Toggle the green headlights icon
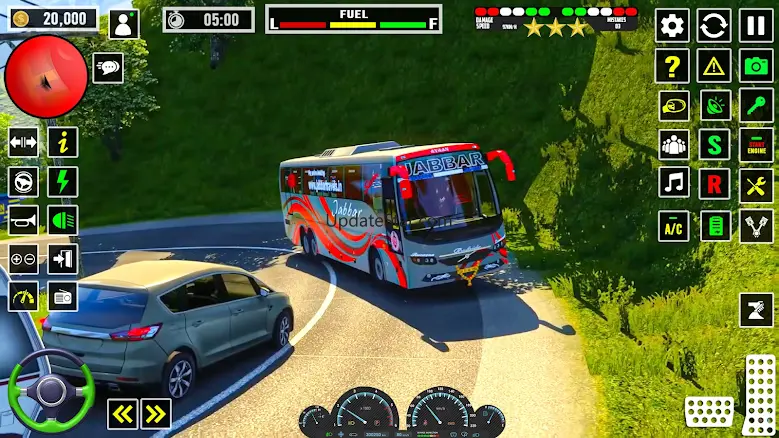 tap(63, 219)
